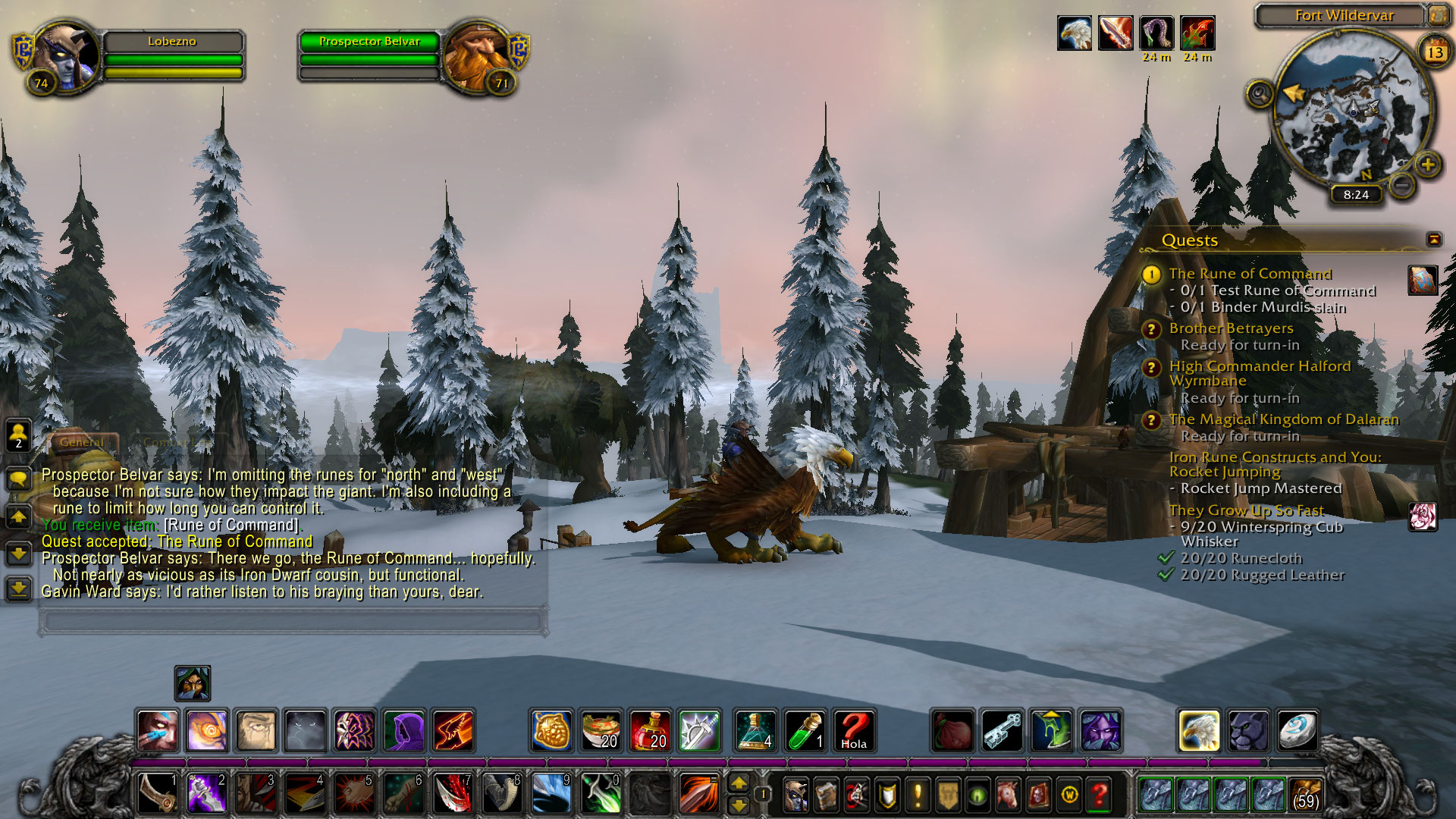Click the Prospector Belvar target frame
This screenshot has width=1456, height=819.
pos(369,42)
